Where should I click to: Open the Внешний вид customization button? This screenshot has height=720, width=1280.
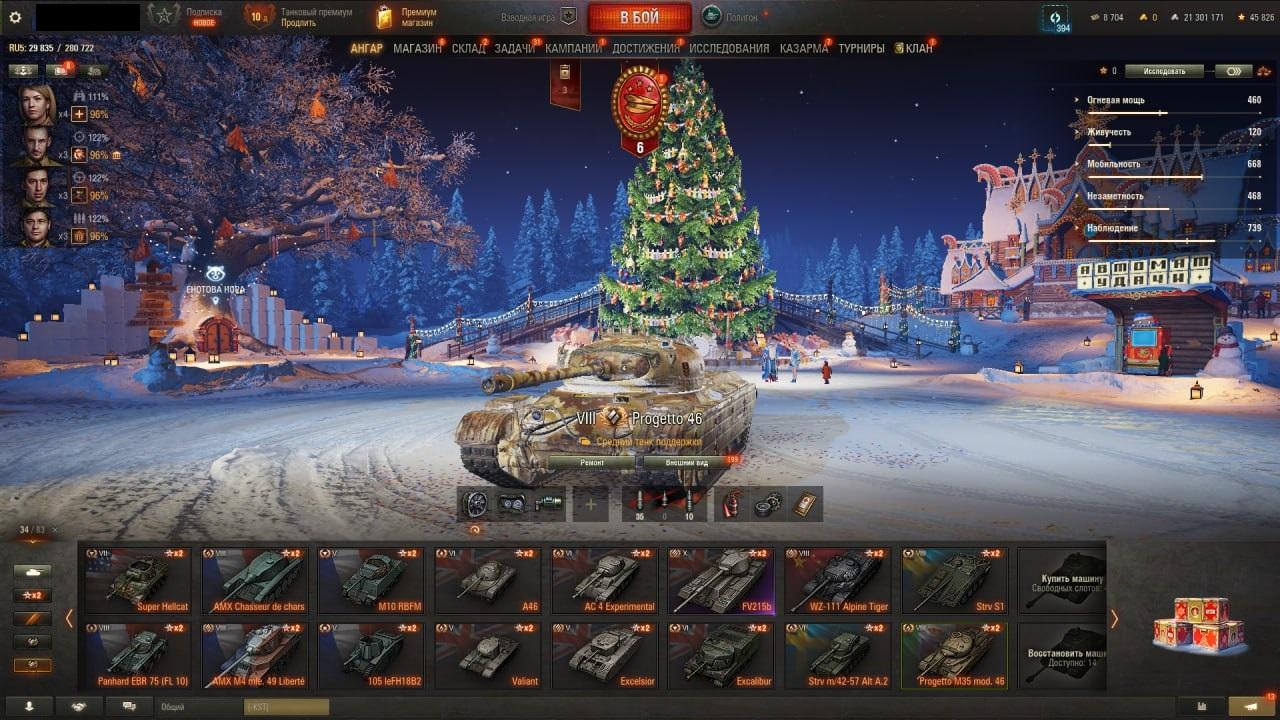688,463
